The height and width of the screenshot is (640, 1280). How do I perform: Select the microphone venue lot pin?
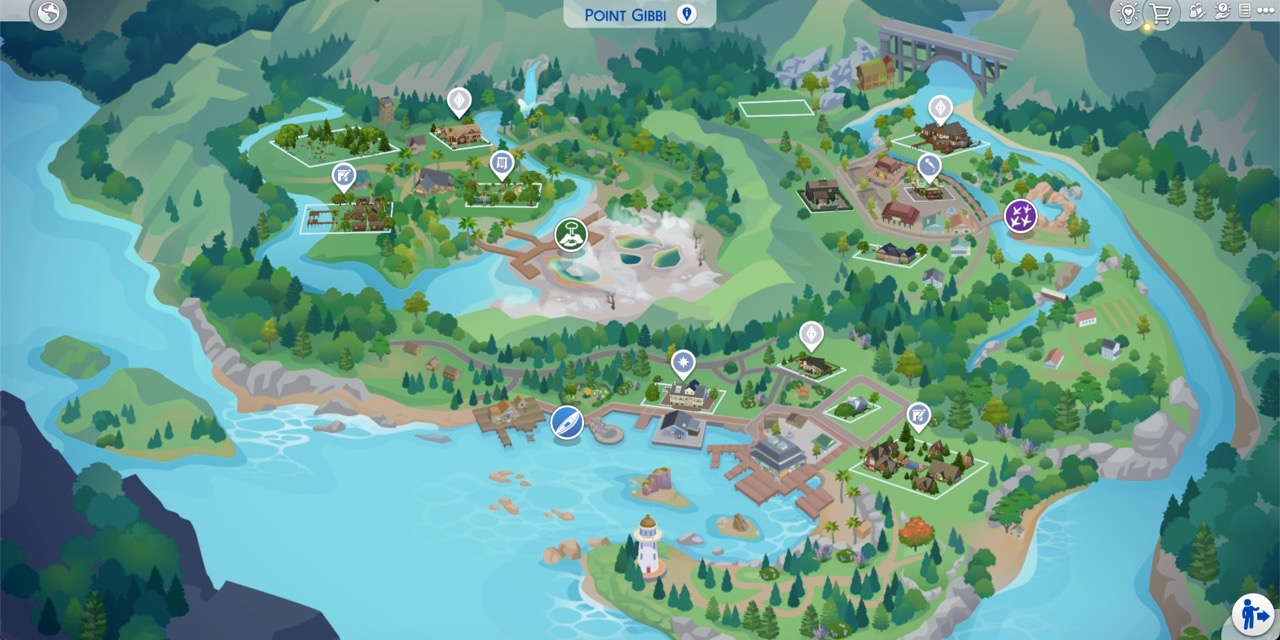(929, 165)
